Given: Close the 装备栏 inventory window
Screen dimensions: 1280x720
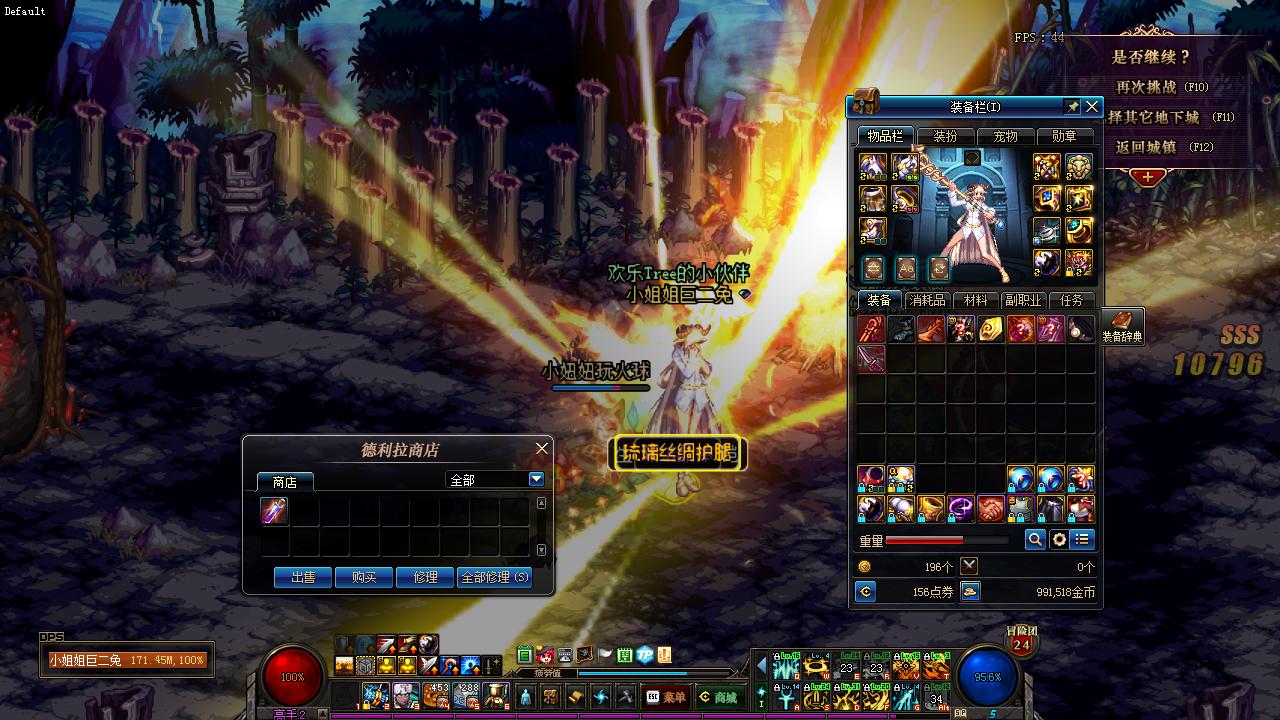Looking at the screenshot, I should point(1092,106).
